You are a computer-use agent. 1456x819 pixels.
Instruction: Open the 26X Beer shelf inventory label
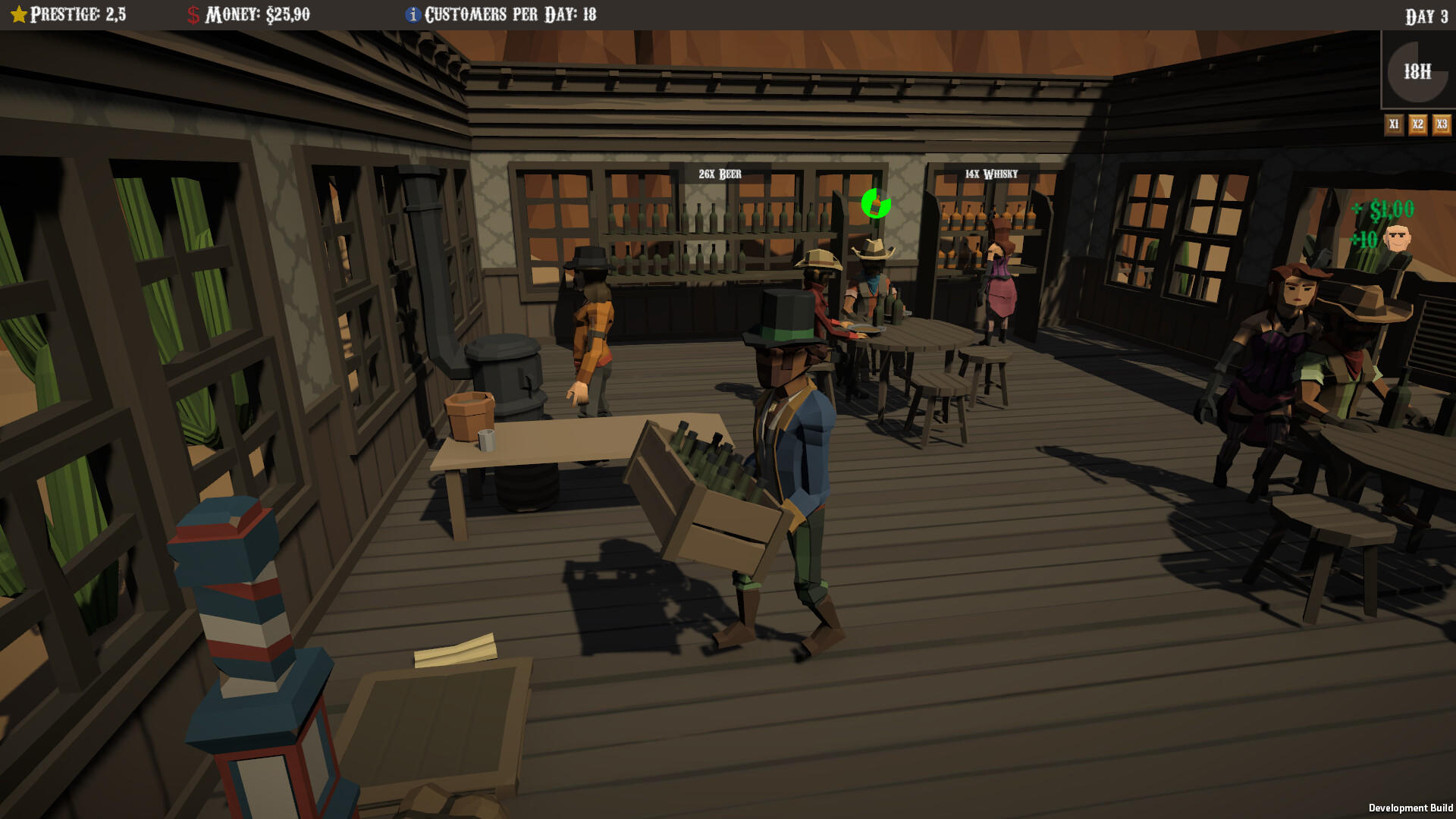[x=718, y=174]
